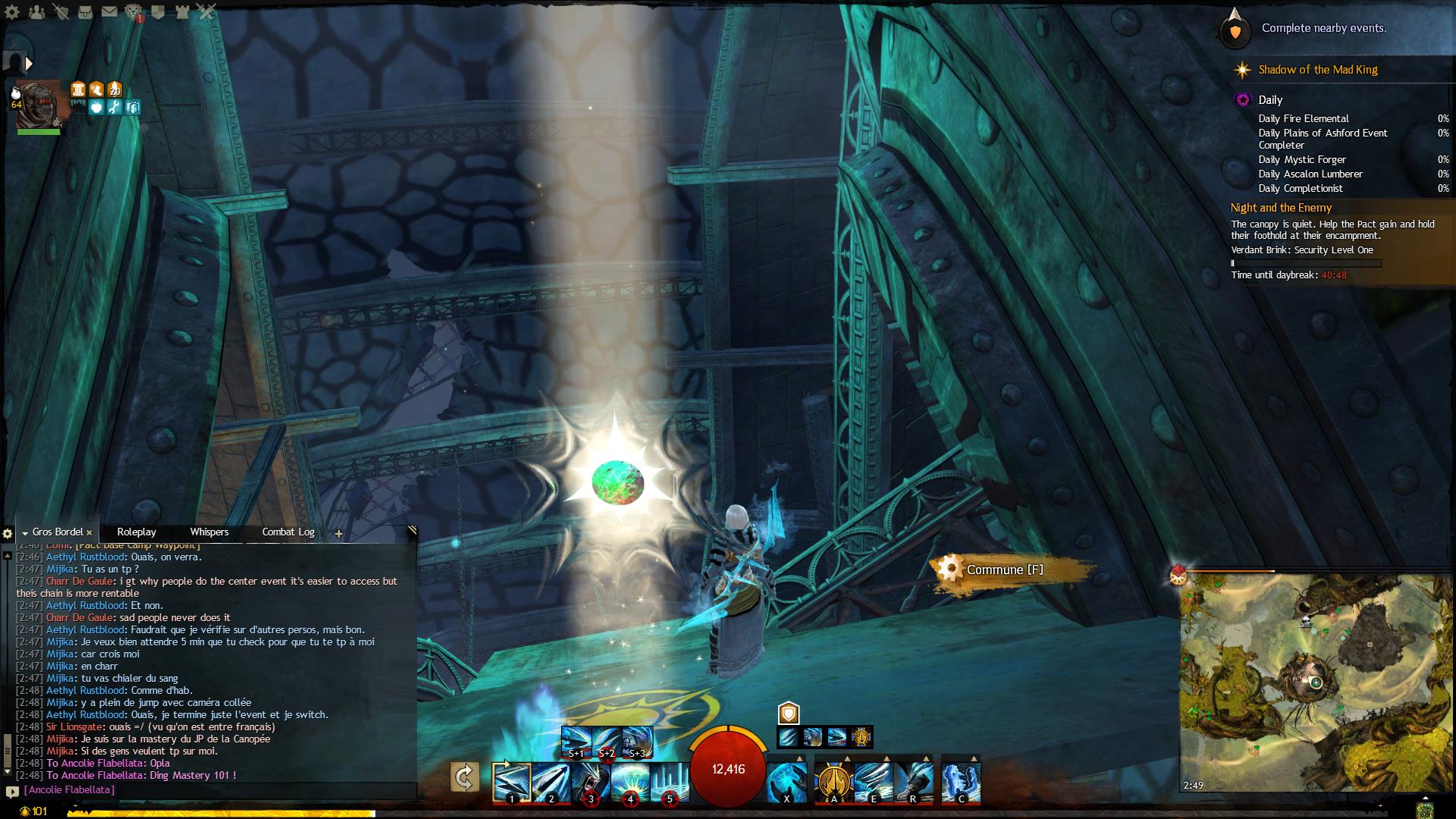Switch to the Whispers chat tab
Screen dimensions: 1456x819
pos(209,532)
